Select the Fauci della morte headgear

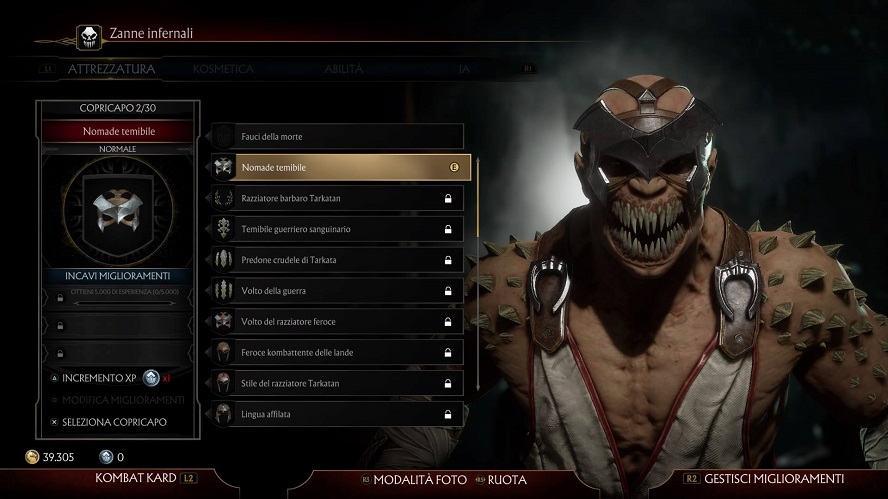point(337,136)
